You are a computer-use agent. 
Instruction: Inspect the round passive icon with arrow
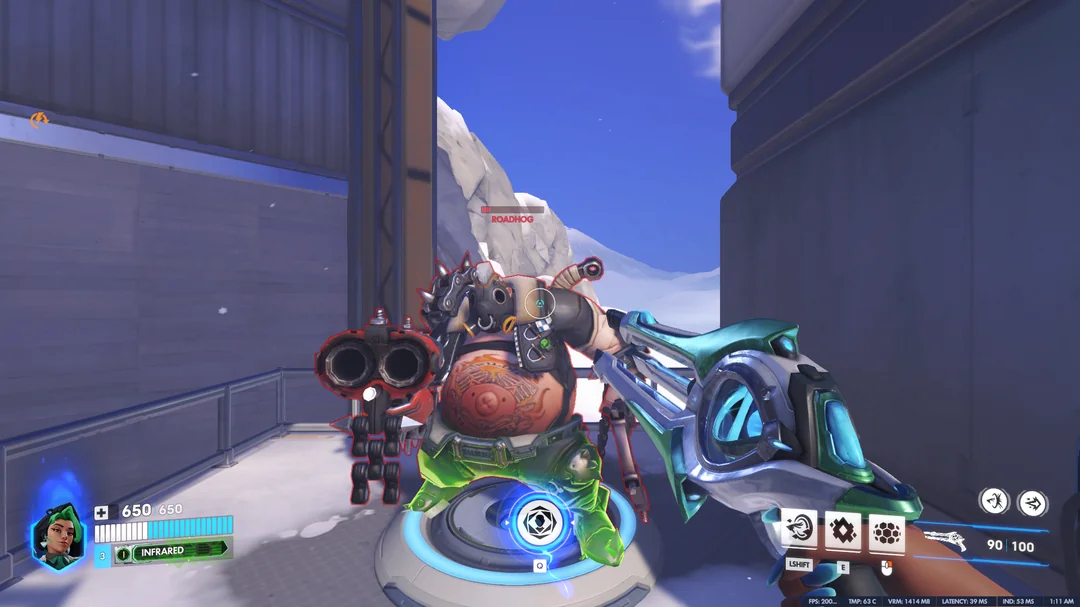click(x=1032, y=501)
